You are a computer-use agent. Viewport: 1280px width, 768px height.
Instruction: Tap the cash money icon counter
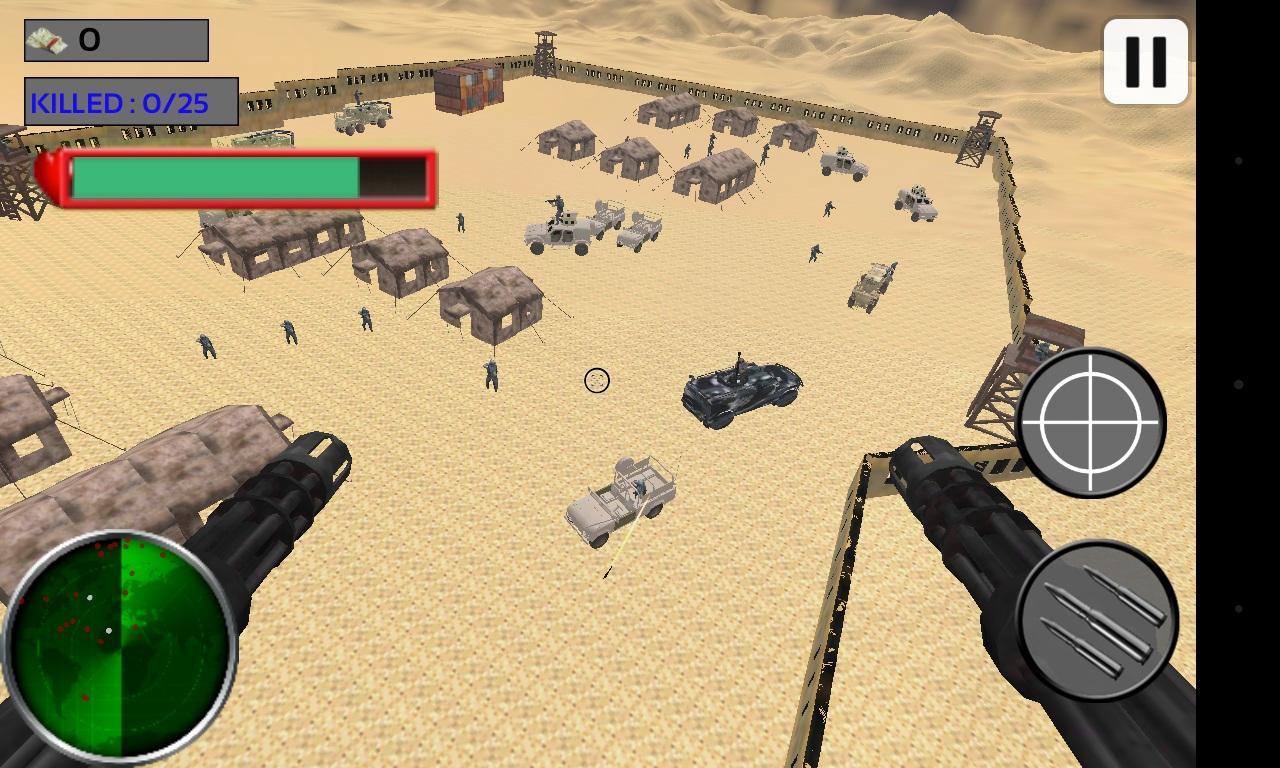coord(45,40)
